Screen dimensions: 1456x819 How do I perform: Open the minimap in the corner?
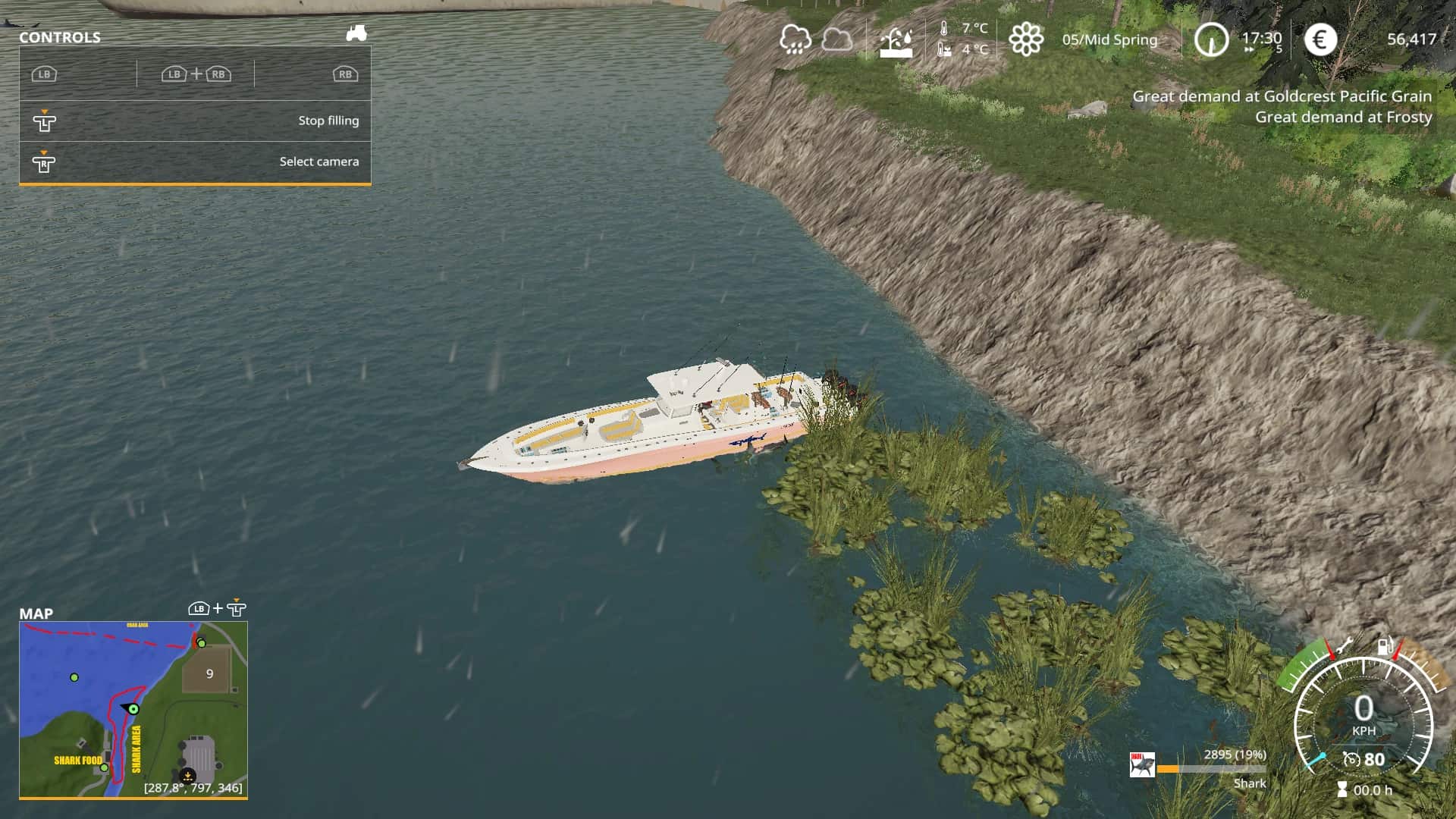coord(133,709)
